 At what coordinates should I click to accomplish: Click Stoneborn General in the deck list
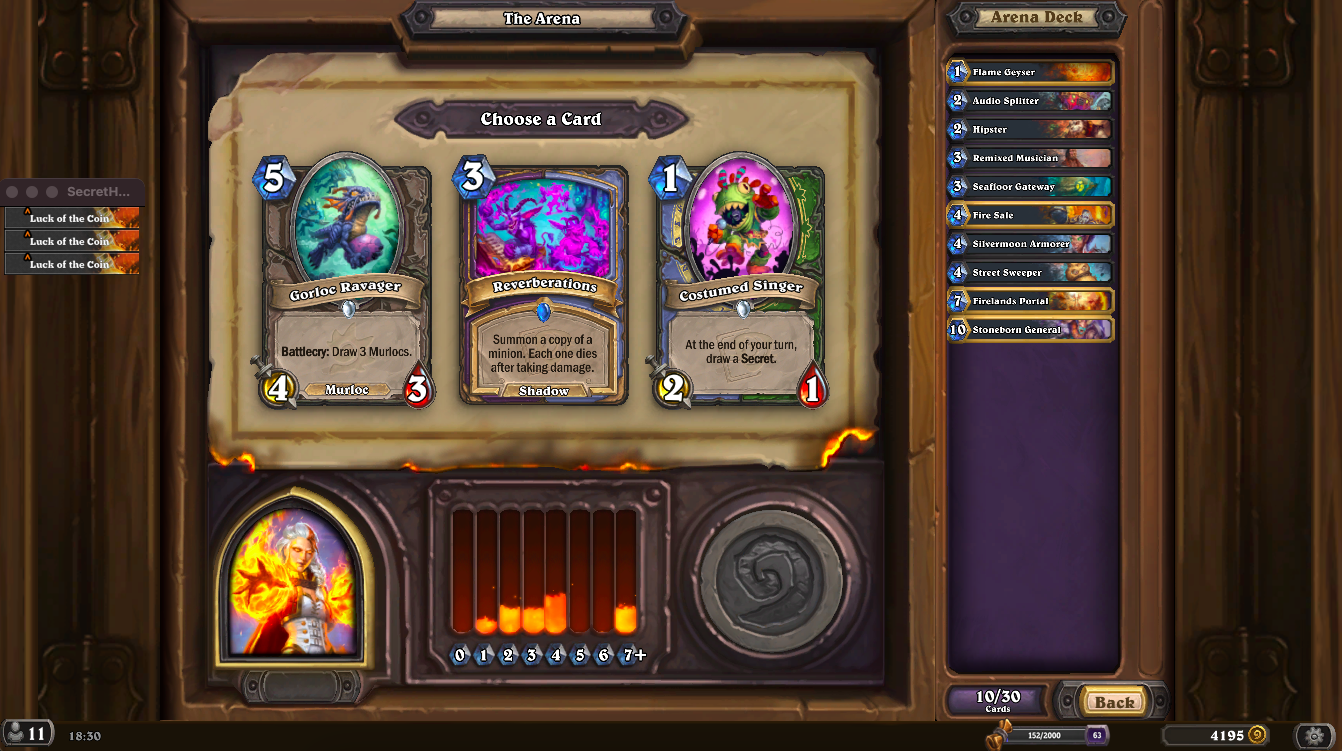coord(1030,329)
